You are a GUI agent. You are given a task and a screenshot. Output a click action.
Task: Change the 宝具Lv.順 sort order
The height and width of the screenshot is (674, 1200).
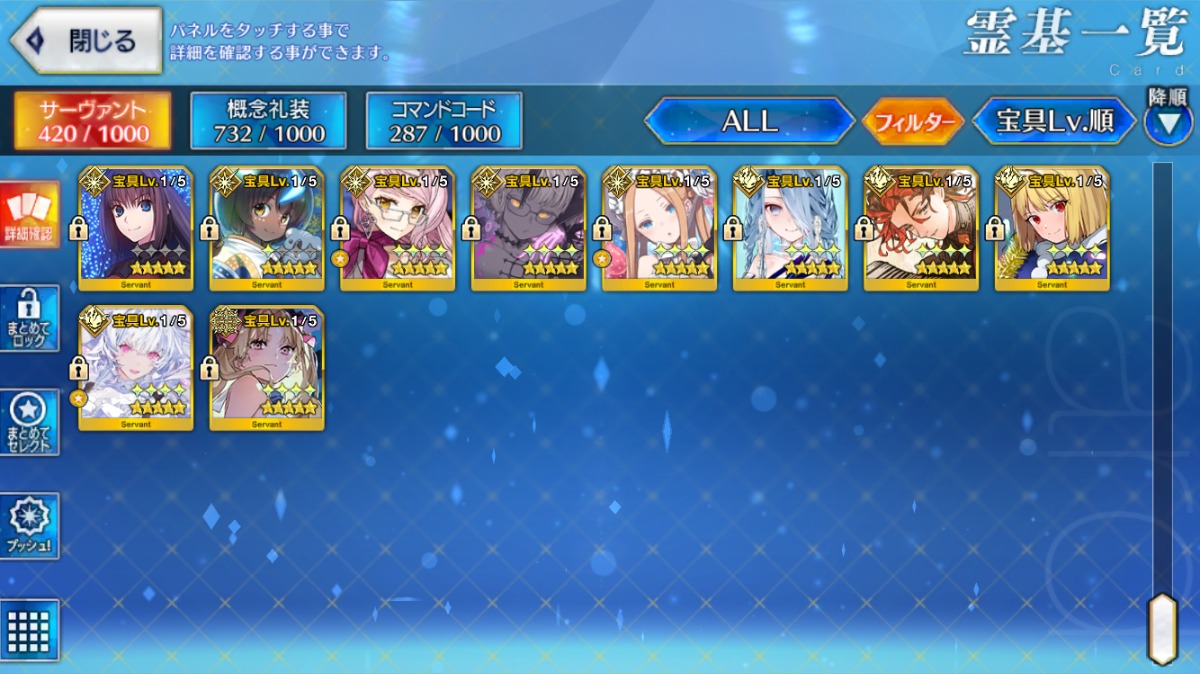1055,122
